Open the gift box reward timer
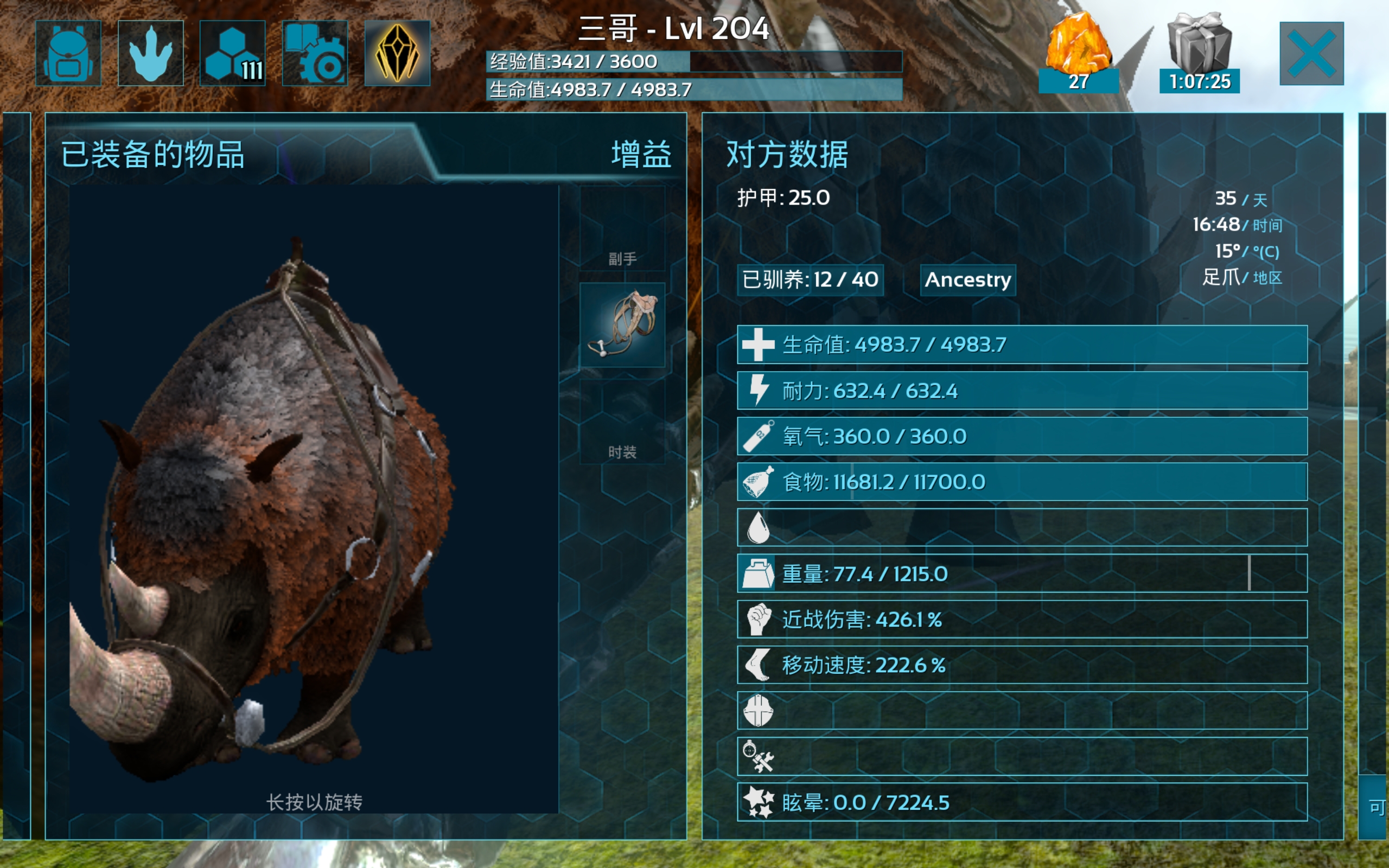The width and height of the screenshot is (1389, 868). click(x=1199, y=52)
